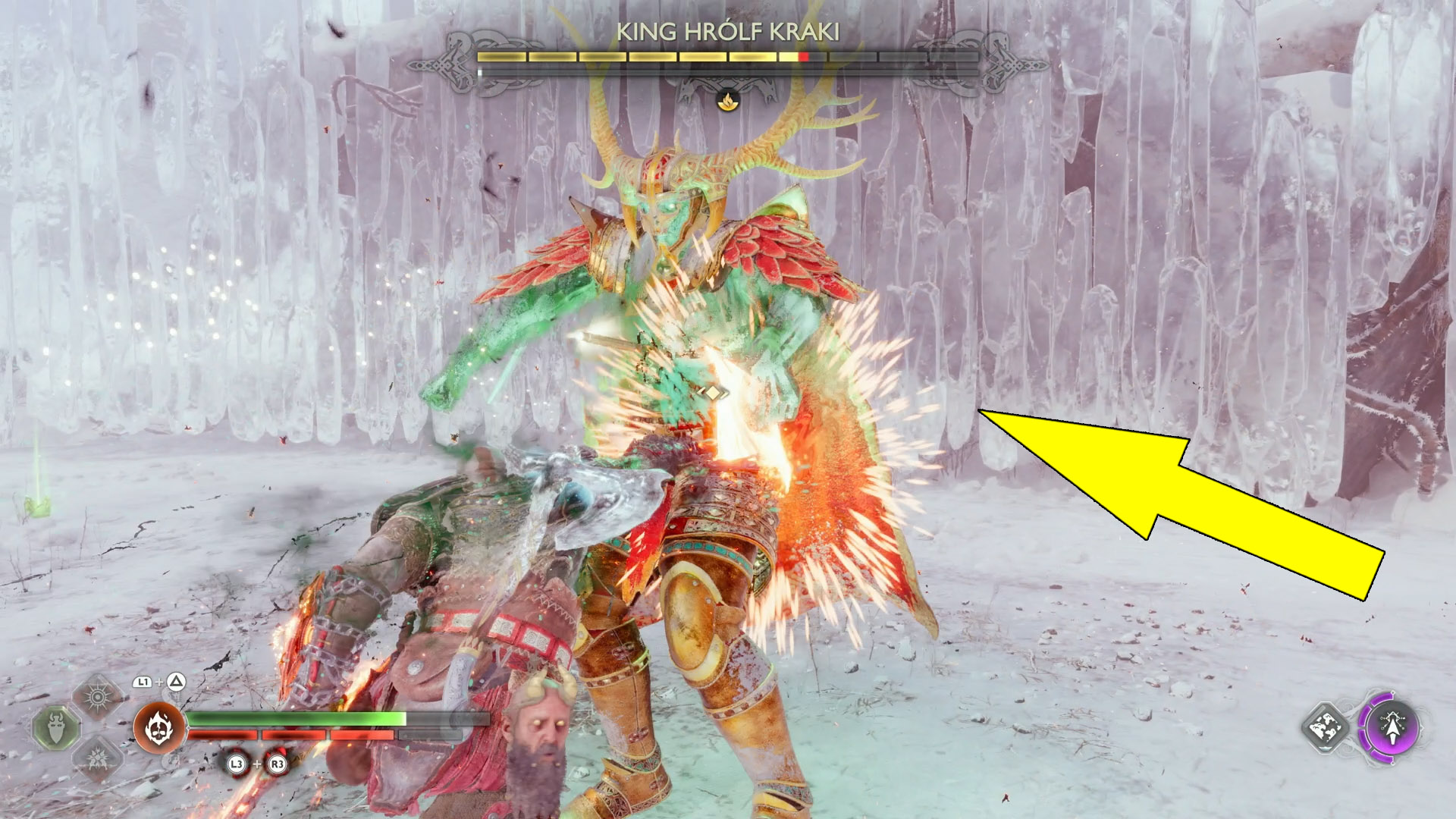Click the Triangle button prompt icon
The image size is (1456, 819).
[x=175, y=681]
